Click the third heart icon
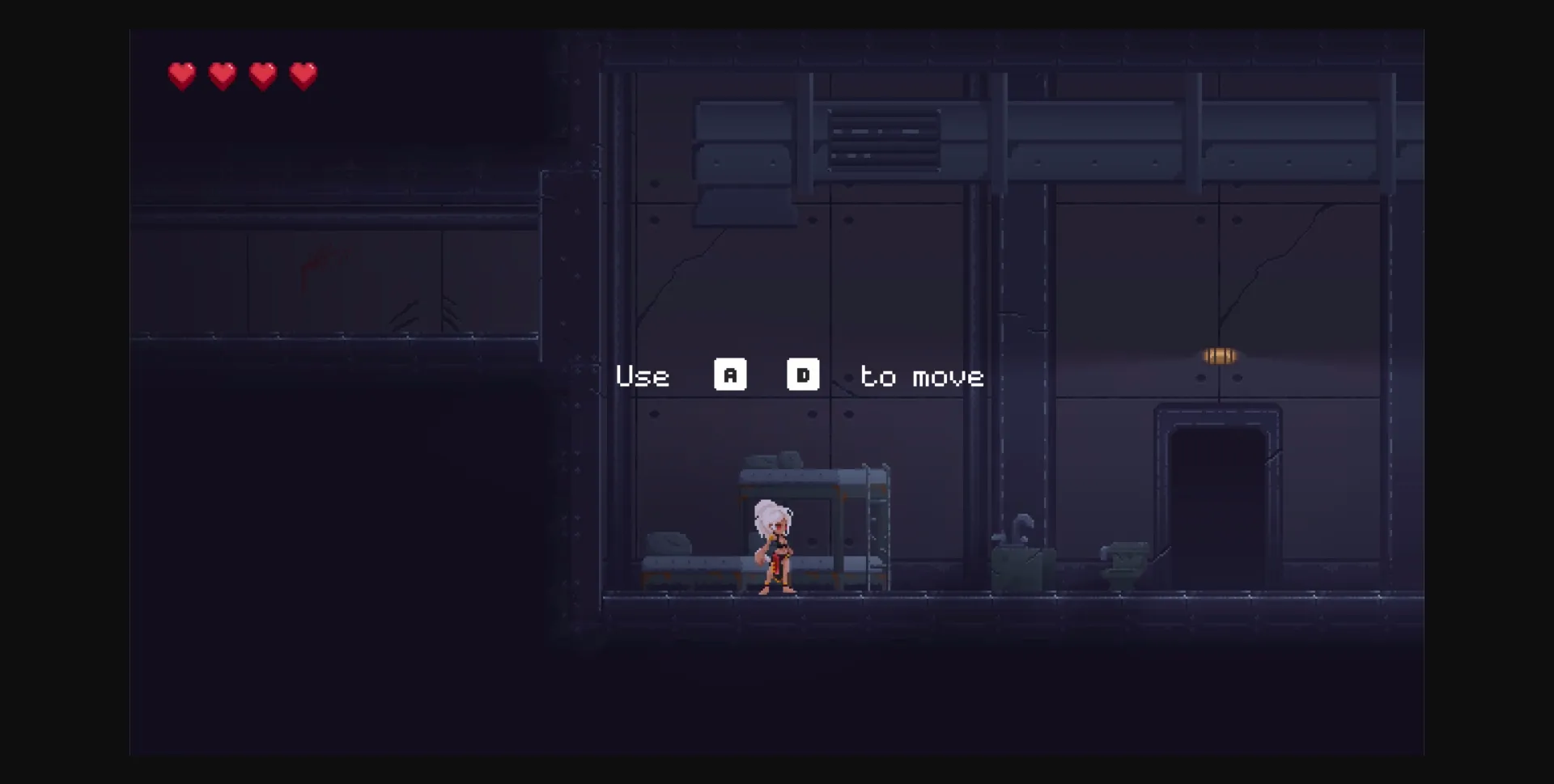Screen dimensions: 1554x784 coord(264,74)
